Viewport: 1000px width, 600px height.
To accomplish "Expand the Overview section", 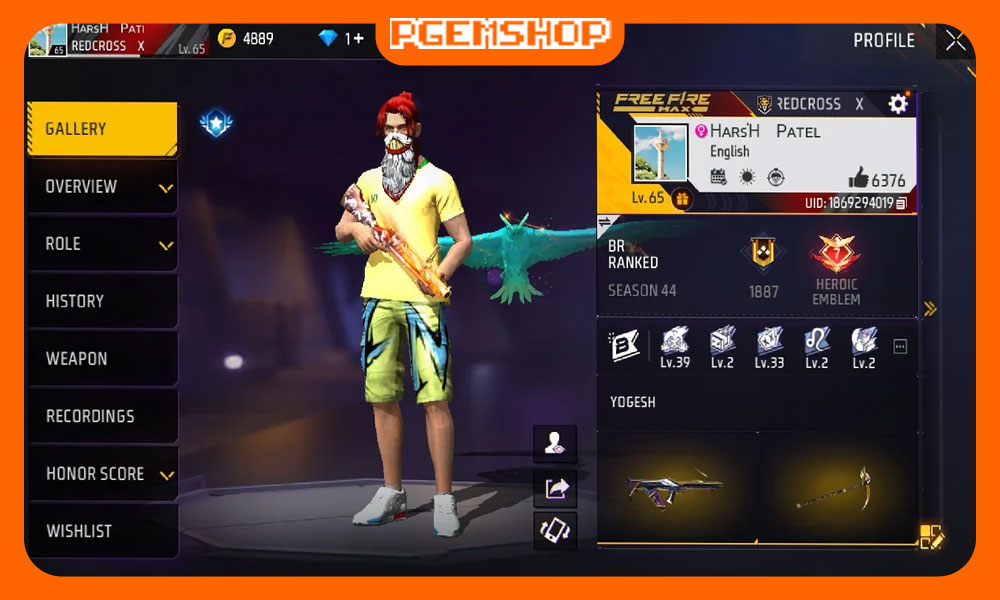I will tap(101, 187).
